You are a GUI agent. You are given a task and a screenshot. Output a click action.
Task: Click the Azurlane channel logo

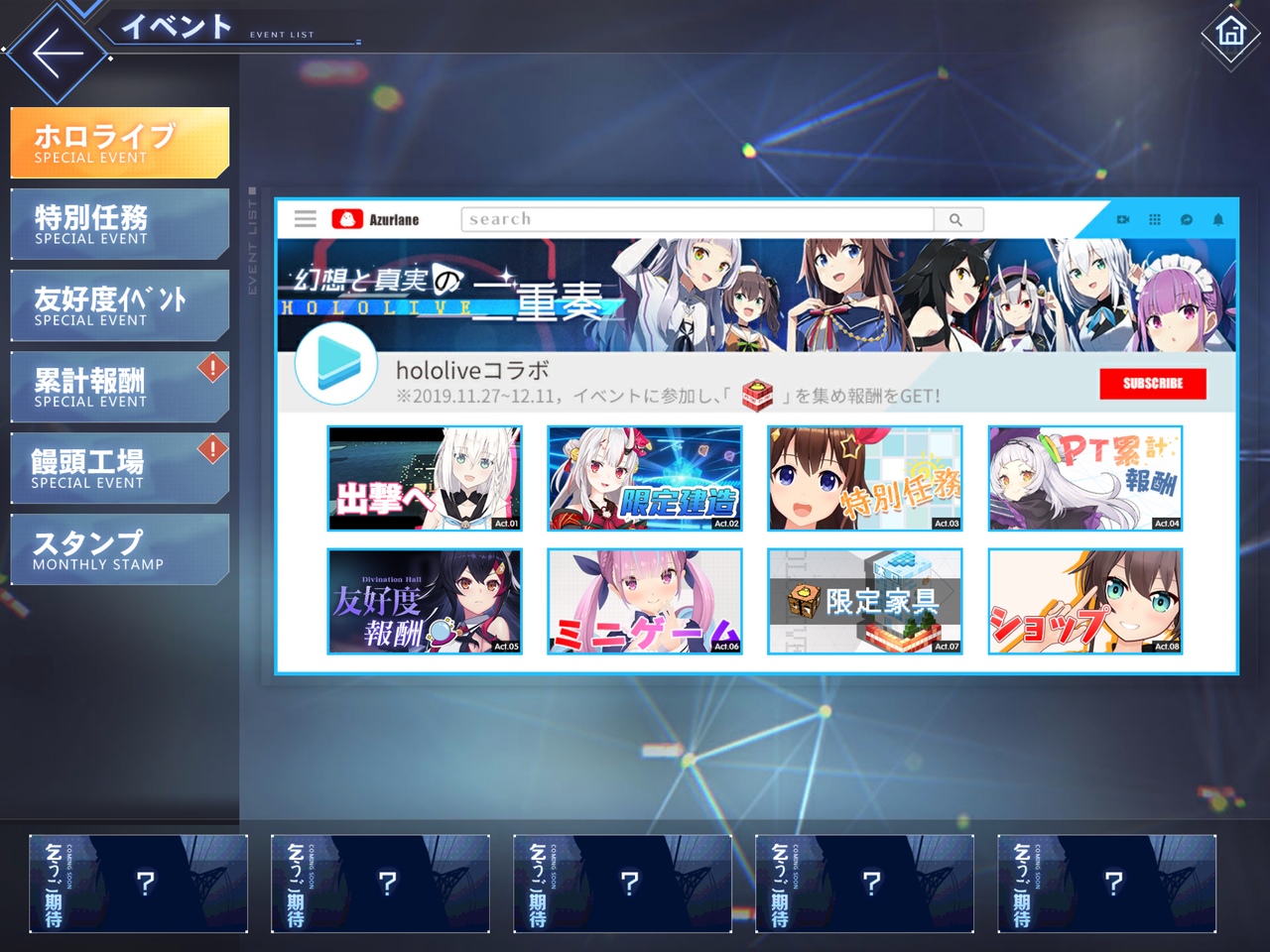(x=347, y=219)
